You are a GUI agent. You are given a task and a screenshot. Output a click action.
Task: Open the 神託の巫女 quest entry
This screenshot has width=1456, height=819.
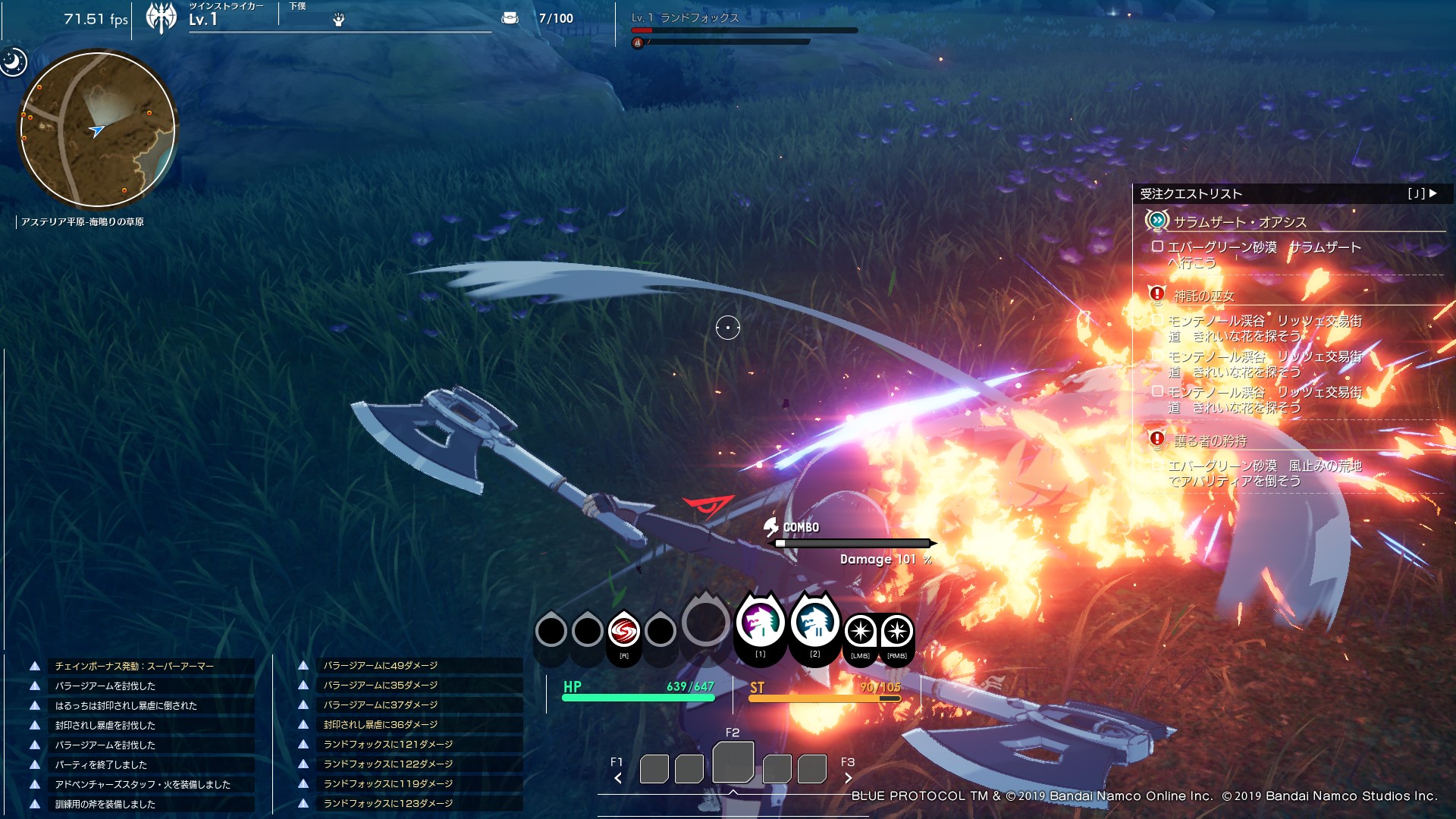[x=1203, y=296]
